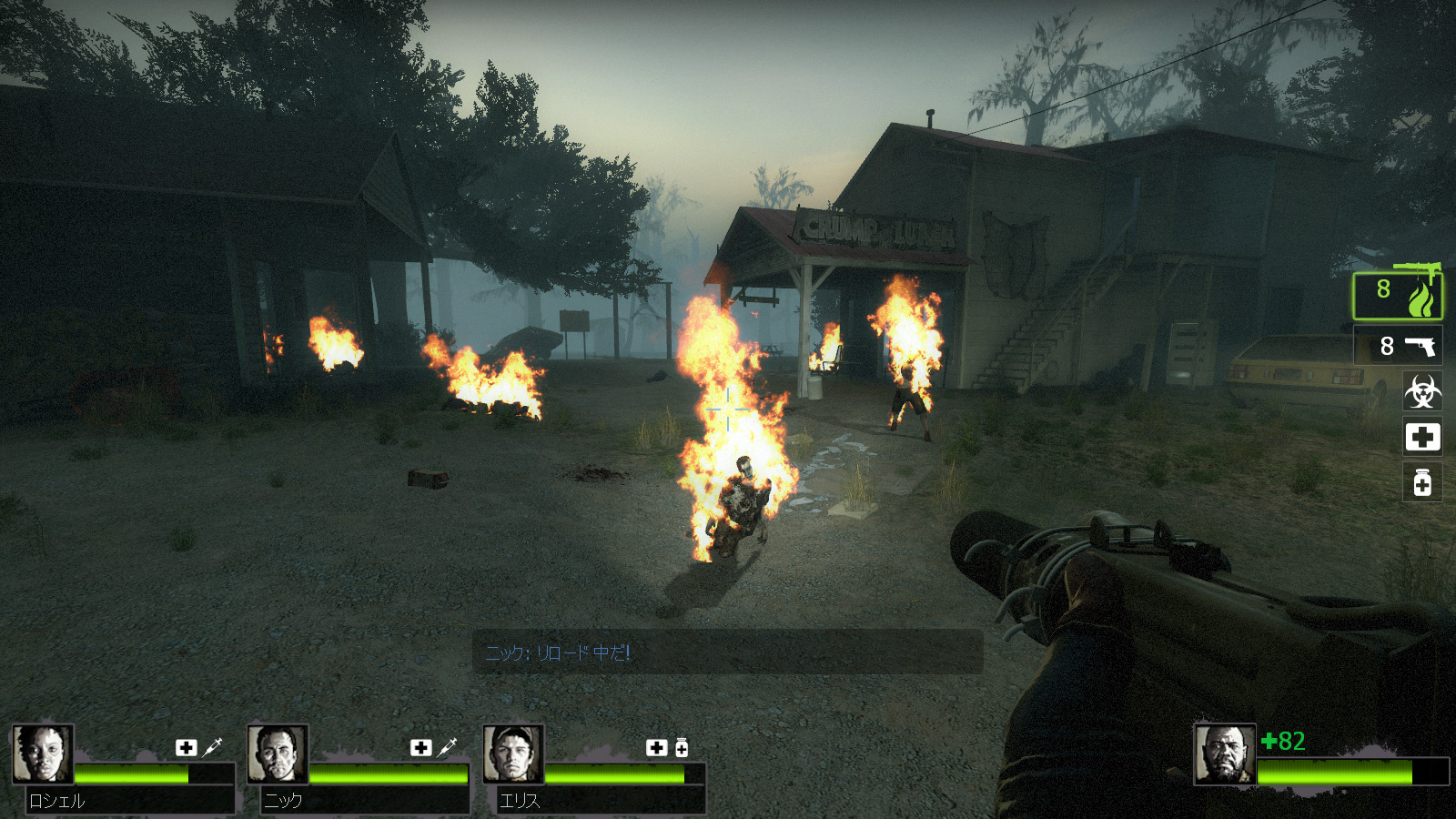Click Ellis's pain pills icon
The height and width of the screenshot is (819, 1456).
click(682, 747)
